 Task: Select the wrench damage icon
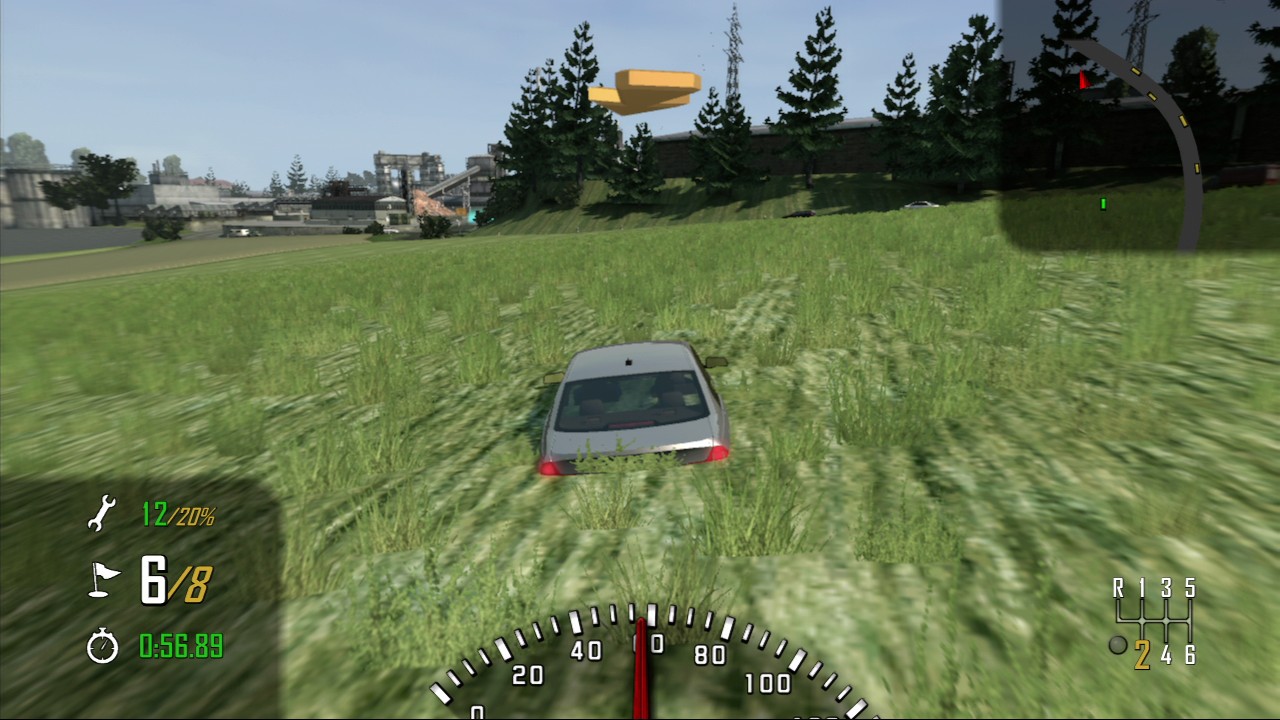tap(101, 514)
